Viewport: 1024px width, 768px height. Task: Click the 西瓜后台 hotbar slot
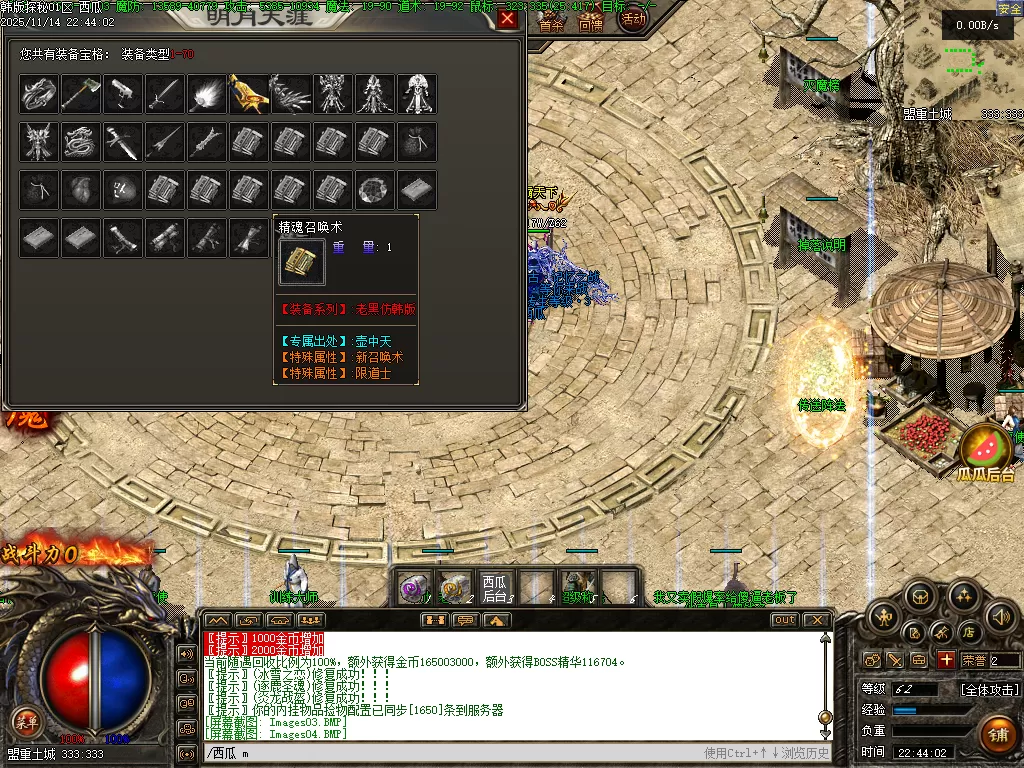coord(495,588)
